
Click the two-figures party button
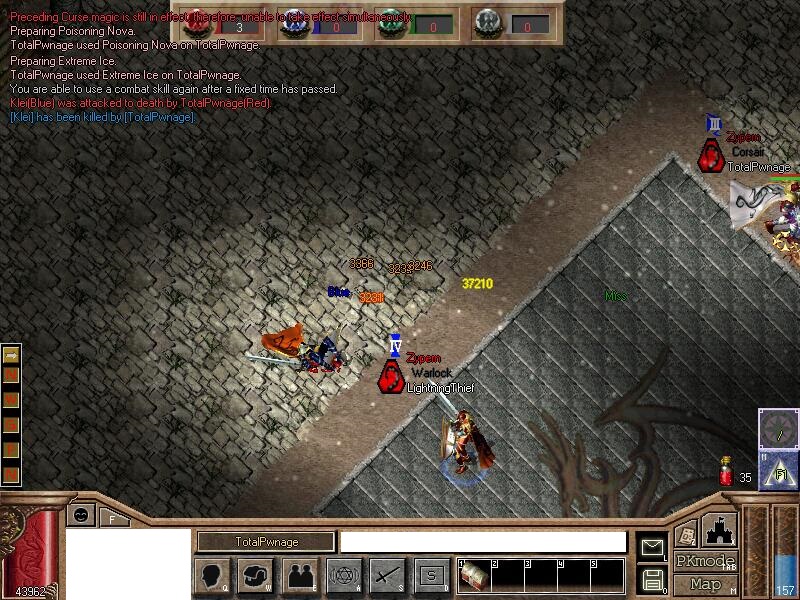300,575
